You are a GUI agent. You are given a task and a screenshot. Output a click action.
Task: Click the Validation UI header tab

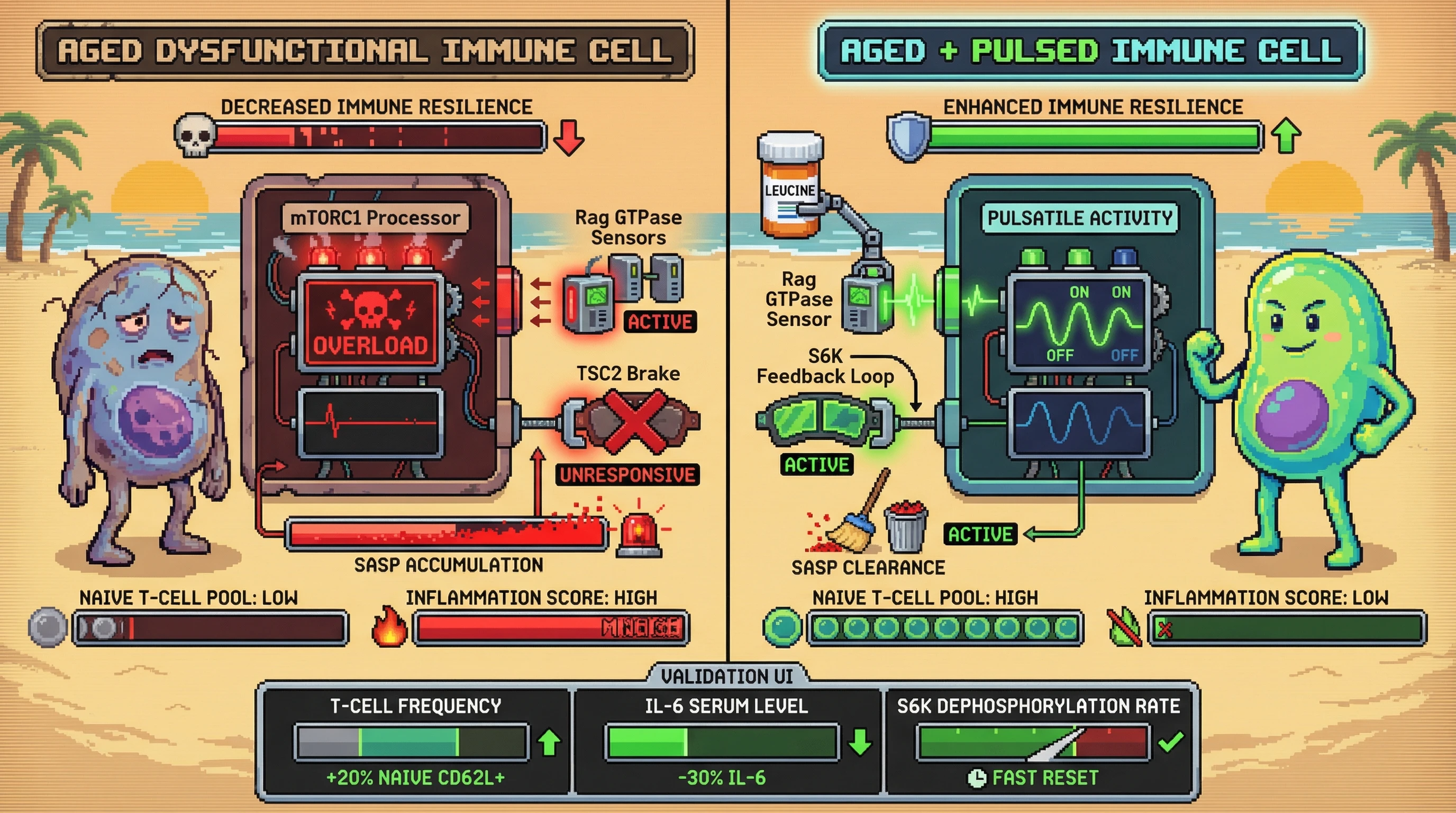(727, 675)
